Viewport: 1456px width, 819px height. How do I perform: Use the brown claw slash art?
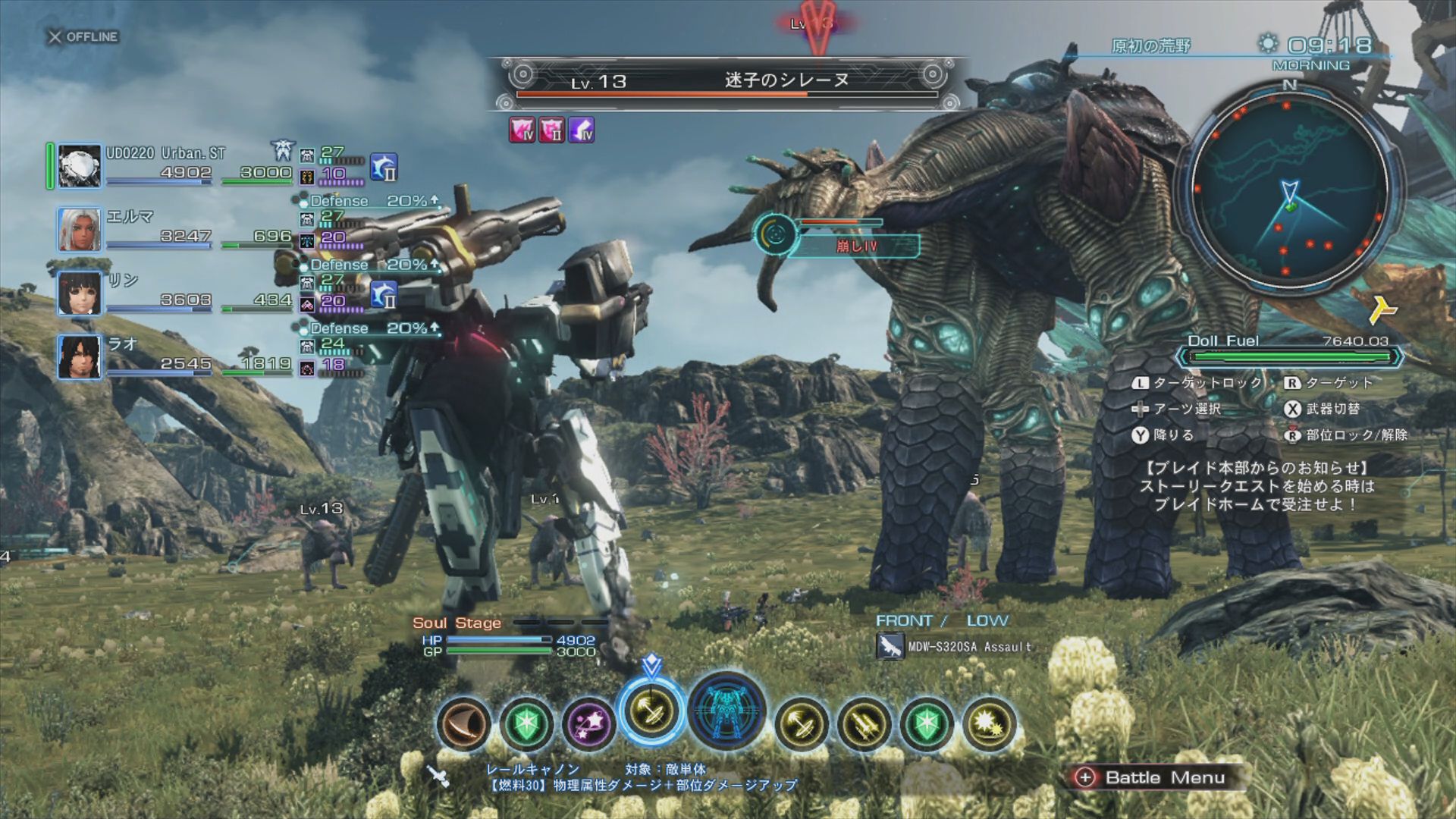pyautogui.click(x=464, y=723)
